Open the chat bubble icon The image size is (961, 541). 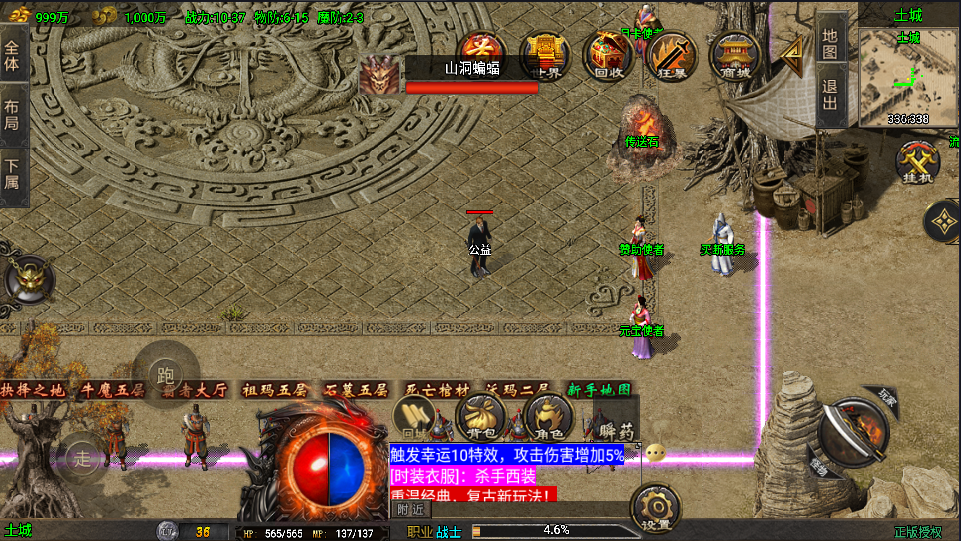(x=655, y=452)
